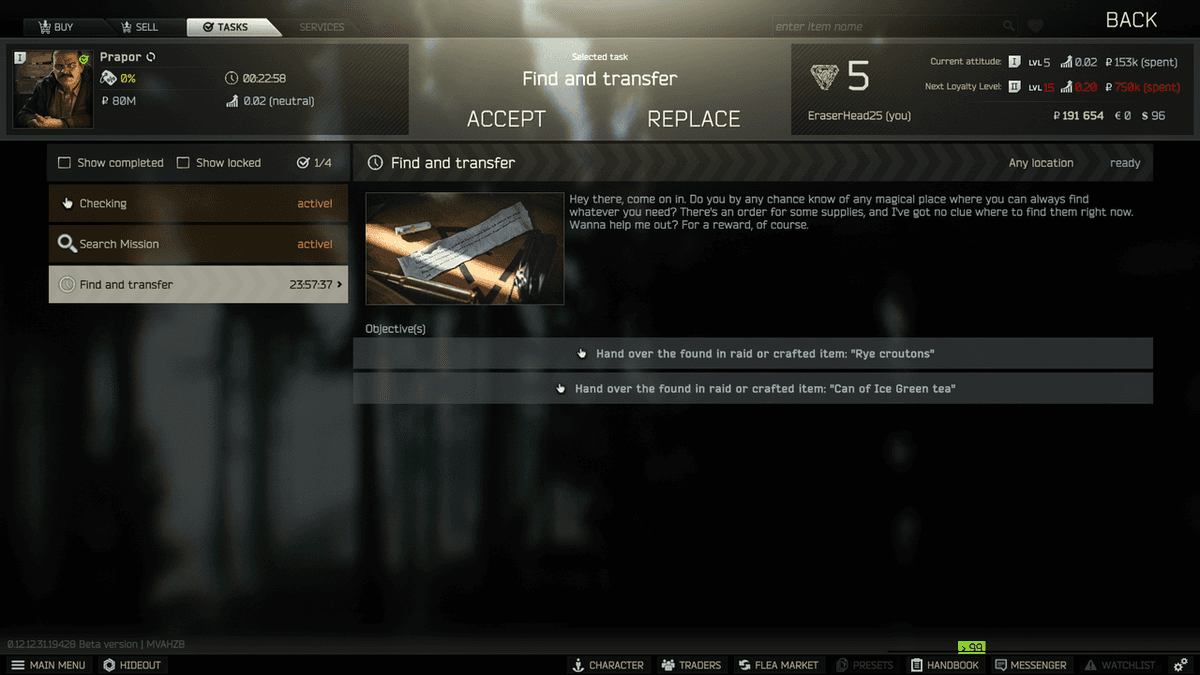Screen dimensions: 1200x675
Task: Accept the Find and transfer task
Action: tap(506, 119)
